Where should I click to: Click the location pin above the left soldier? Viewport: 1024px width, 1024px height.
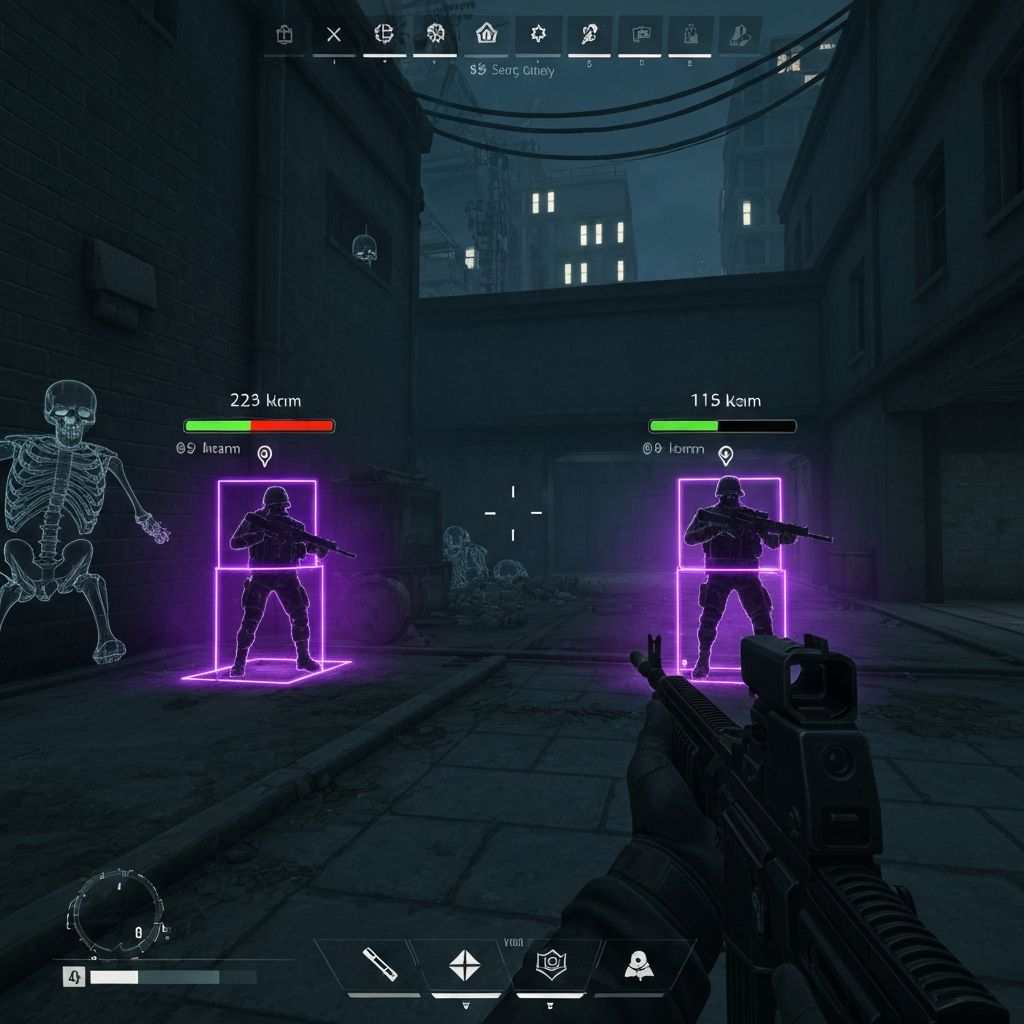pyautogui.click(x=265, y=456)
